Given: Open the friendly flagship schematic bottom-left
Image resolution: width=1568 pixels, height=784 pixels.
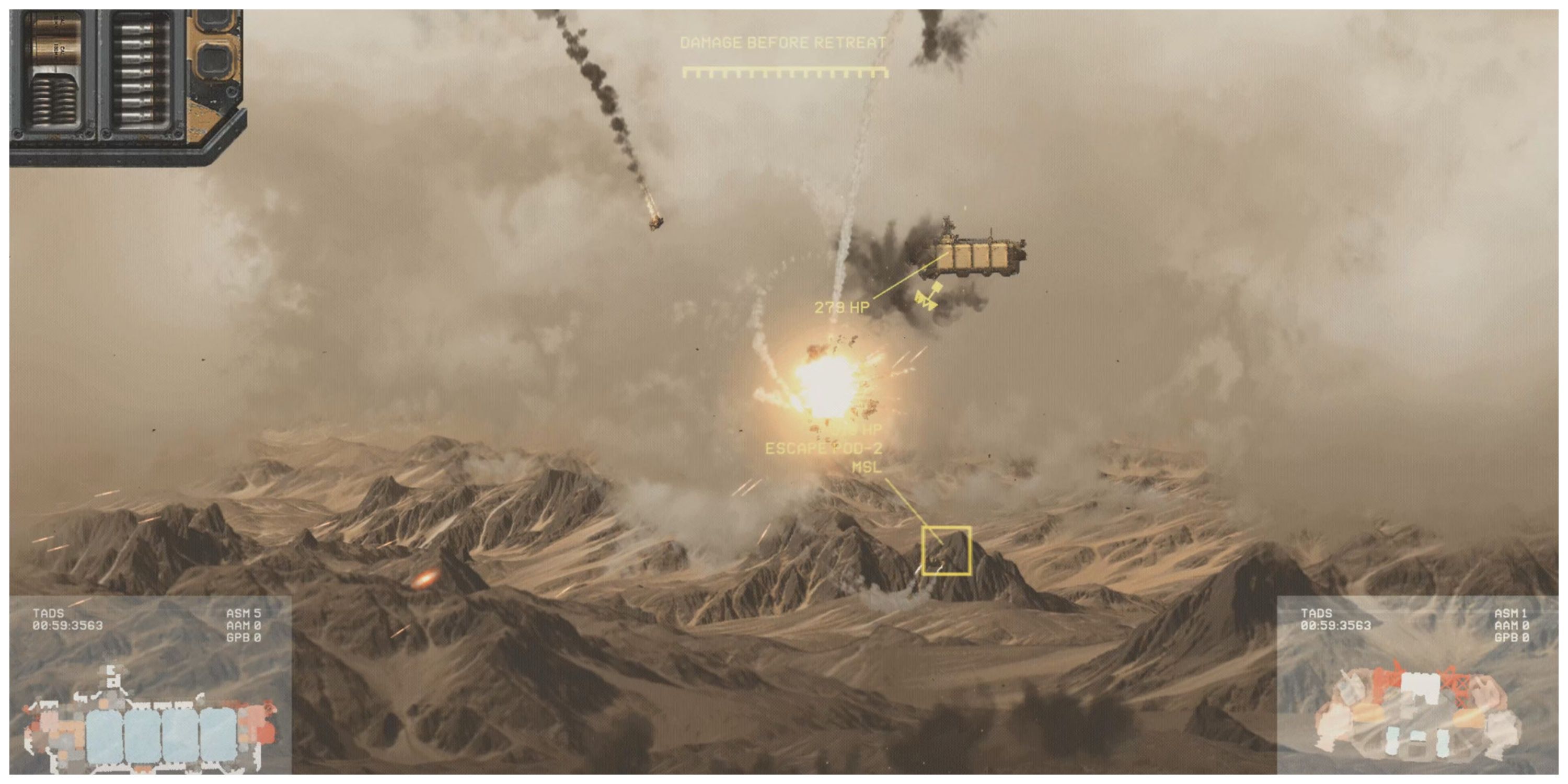Looking at the screenshot, I should (x=152, y=721).
